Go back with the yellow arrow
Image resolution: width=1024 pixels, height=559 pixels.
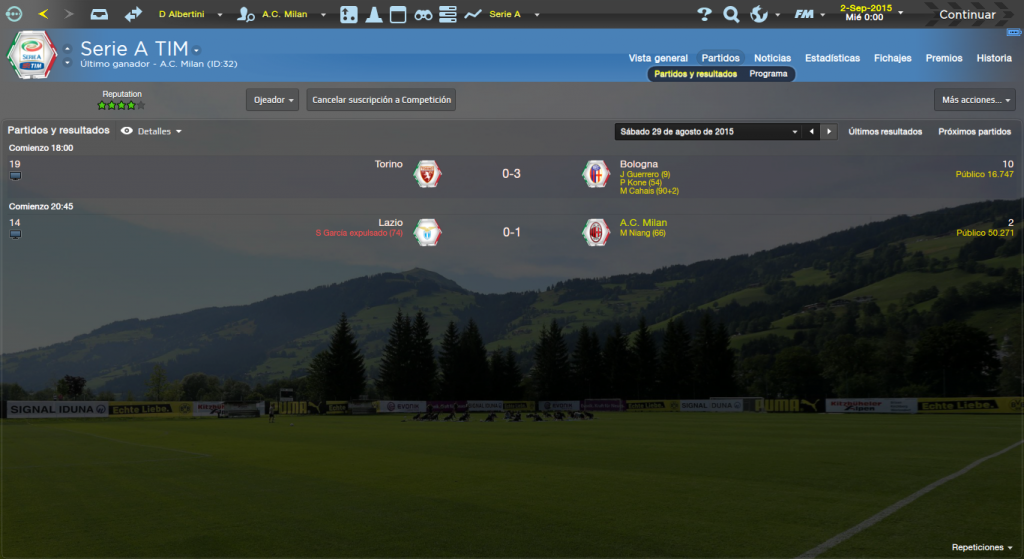pyautogui.click(x=43, y=14)
